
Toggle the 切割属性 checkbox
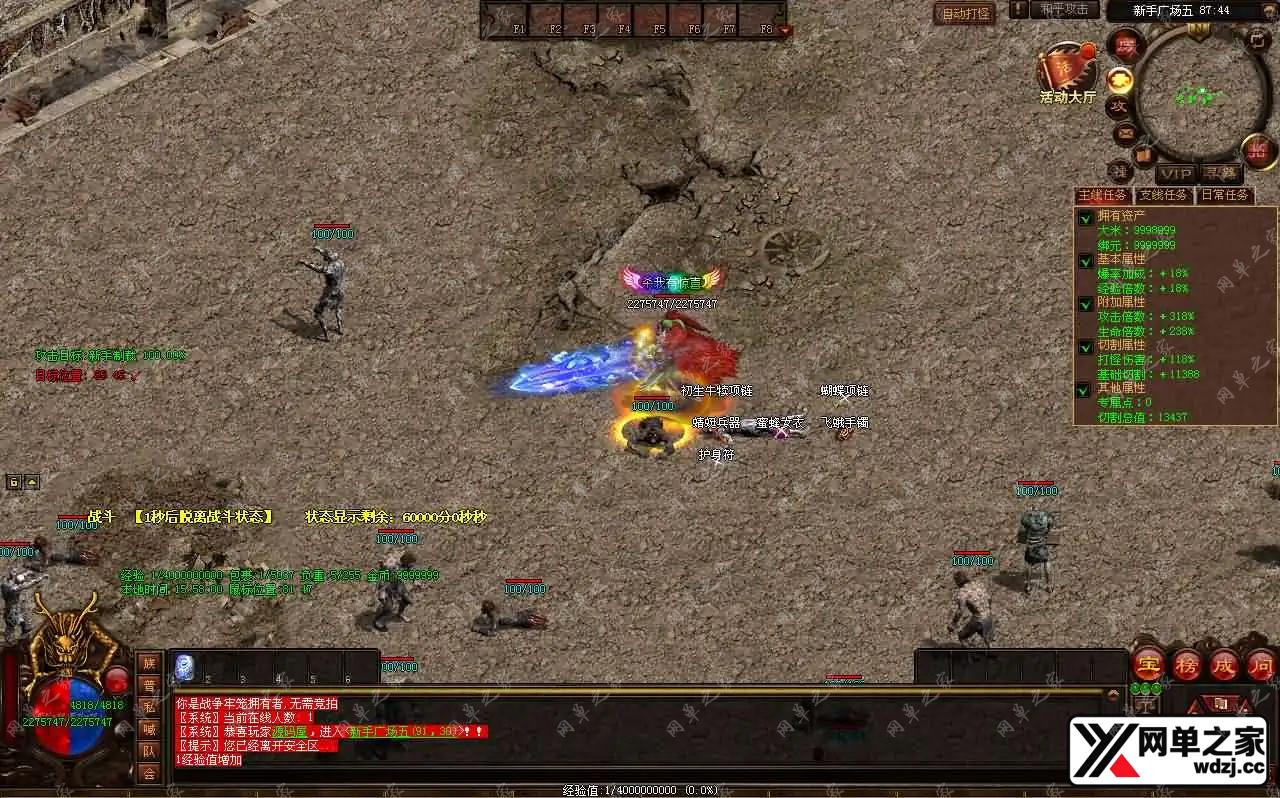[x=1085, y=347]
